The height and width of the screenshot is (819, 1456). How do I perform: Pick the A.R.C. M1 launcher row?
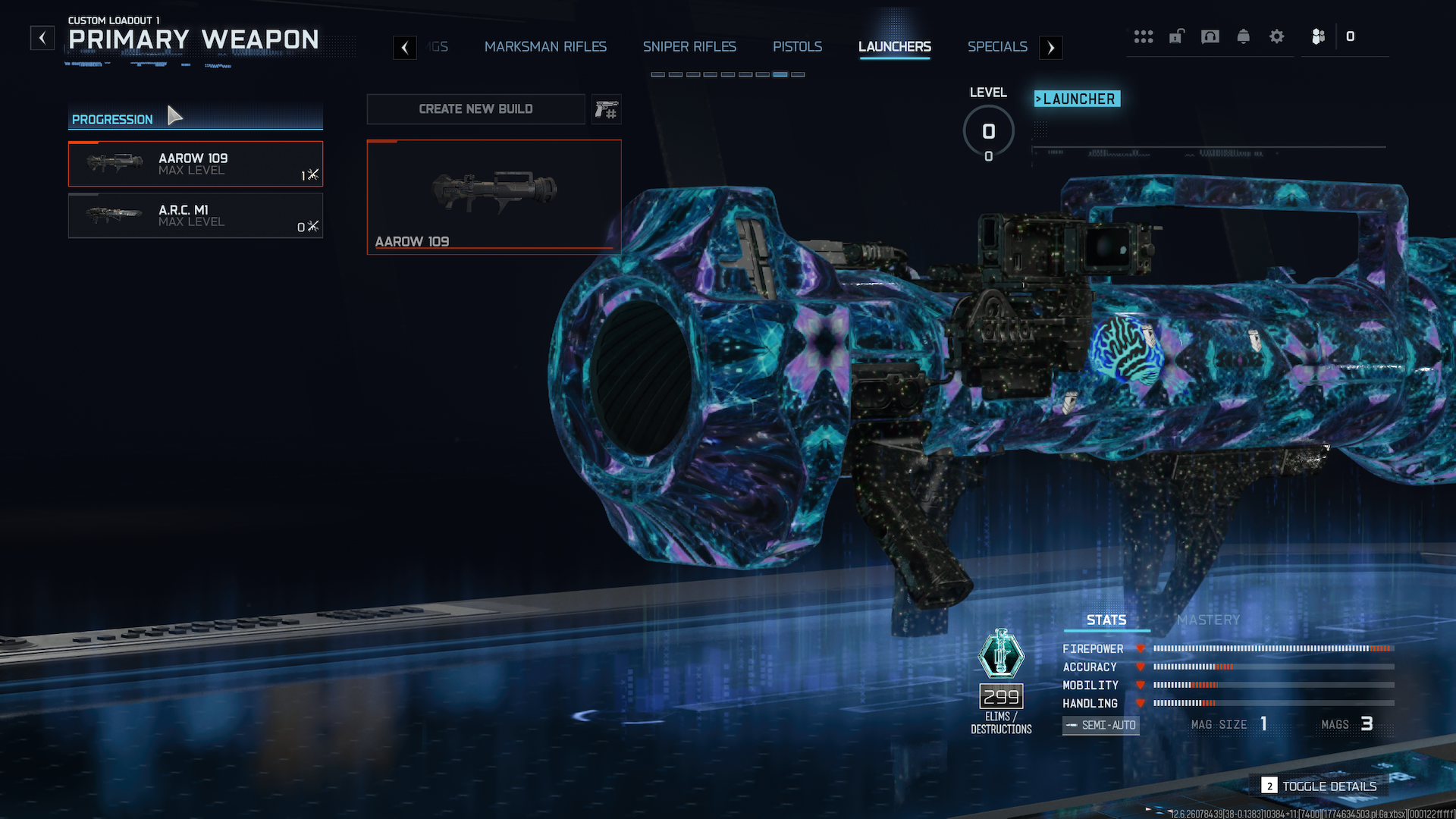[196, 215]
